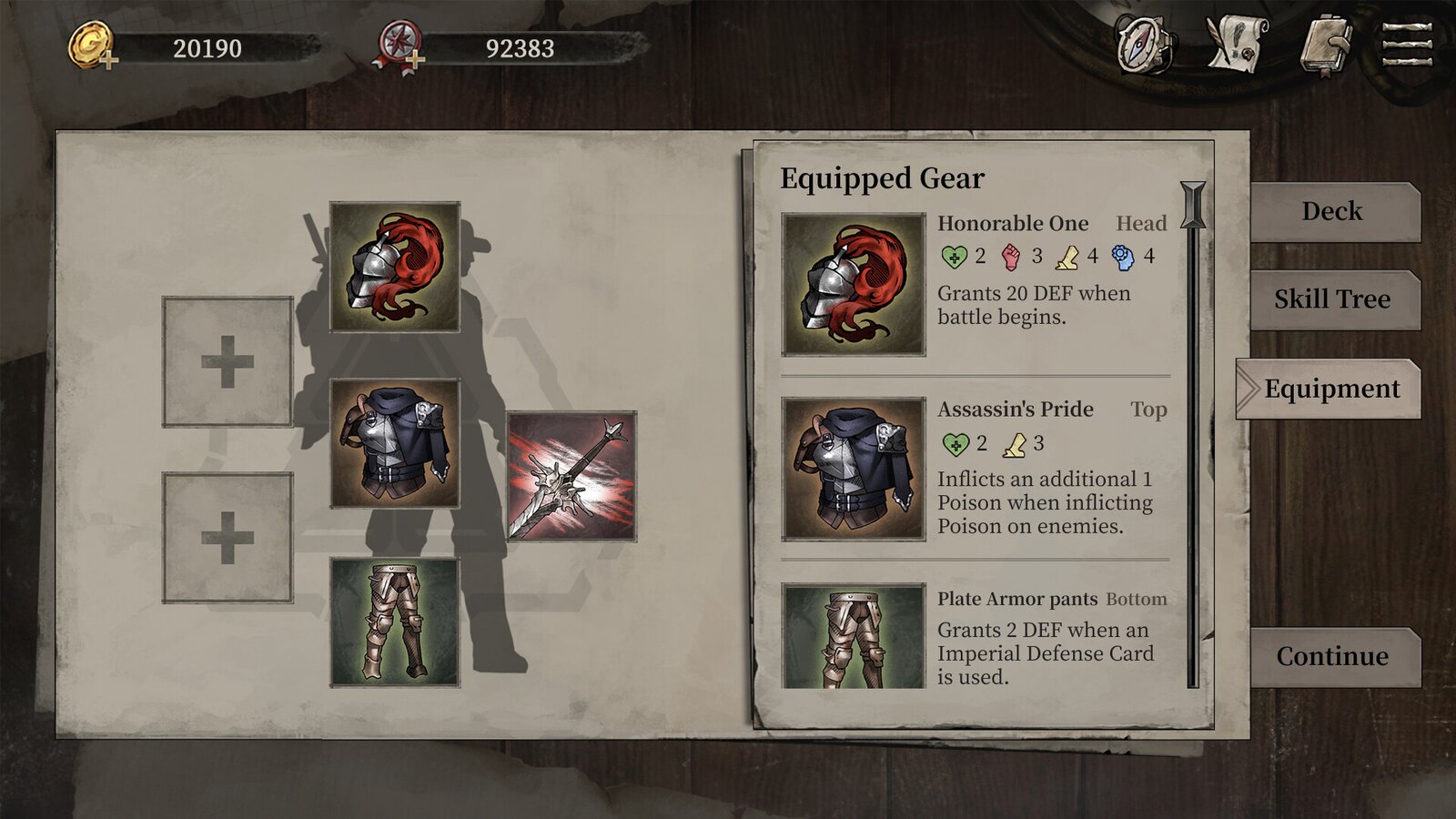
Task: Open the quest scroll icon
Action: (1236, 45)
